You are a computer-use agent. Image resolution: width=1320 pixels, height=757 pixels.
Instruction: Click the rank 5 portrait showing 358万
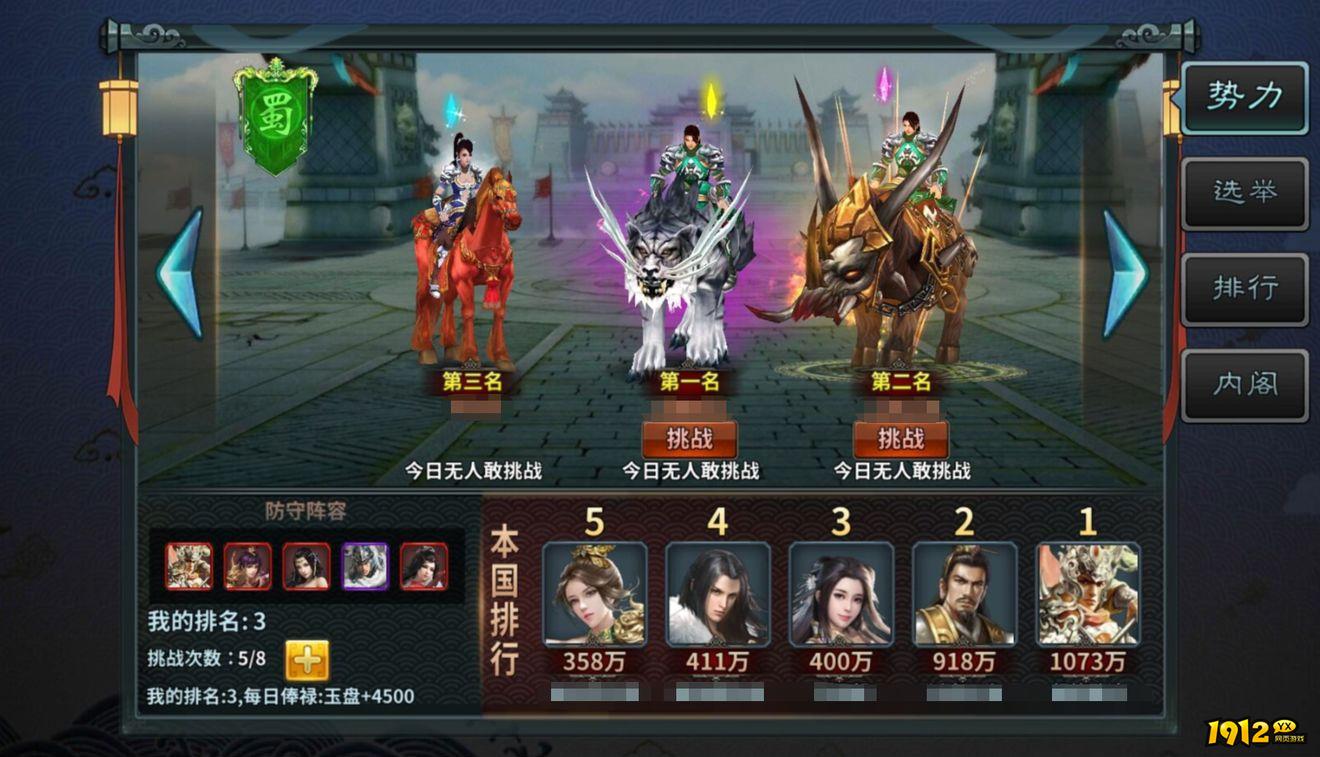click(596, 595)
